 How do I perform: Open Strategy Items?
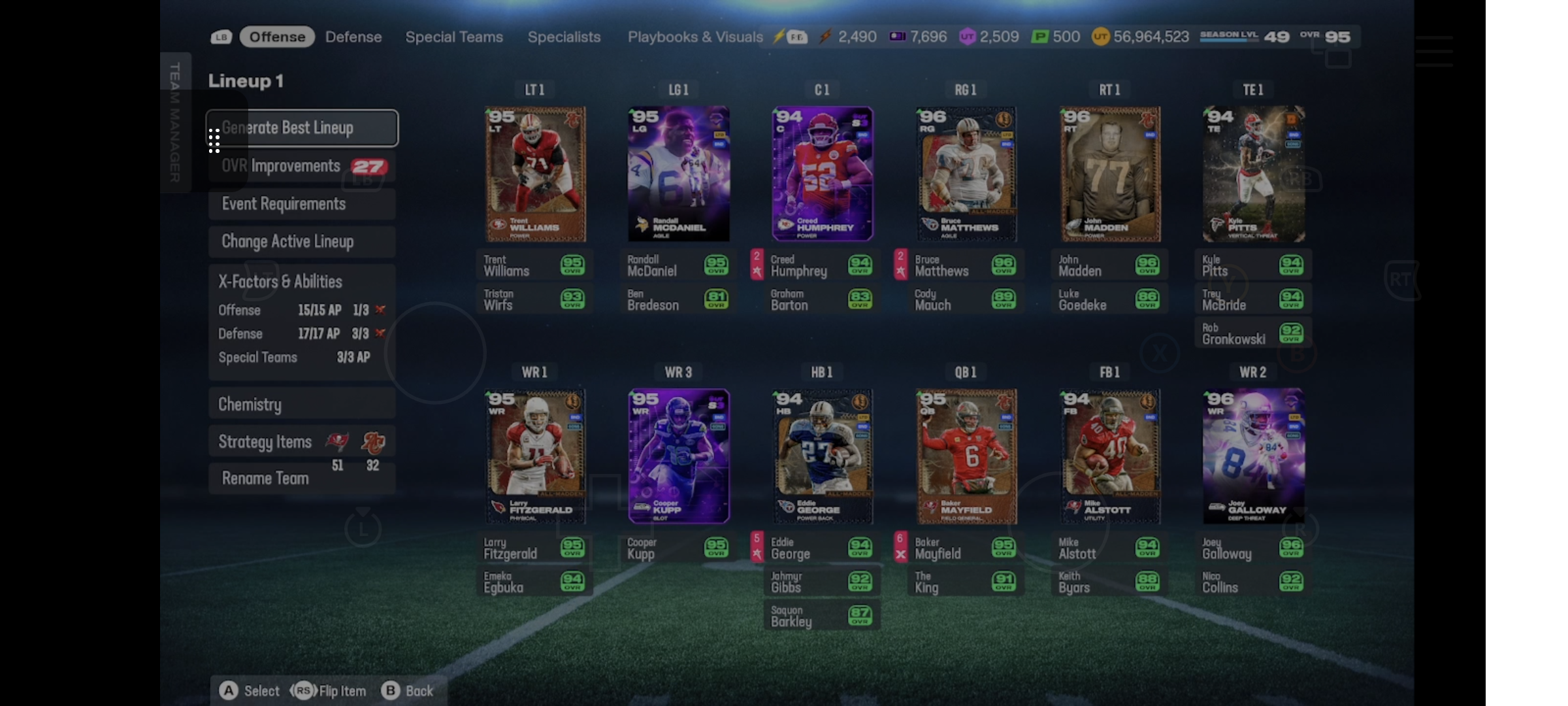[x=265, y=442]
